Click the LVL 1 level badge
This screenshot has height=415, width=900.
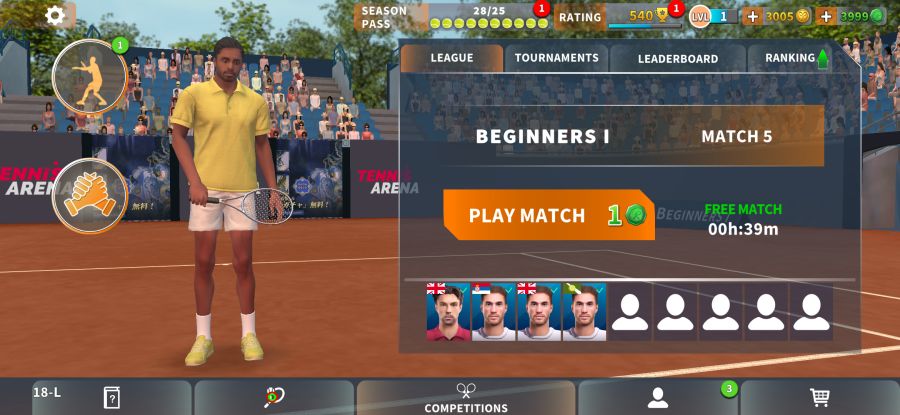click(x=713, y=16)
